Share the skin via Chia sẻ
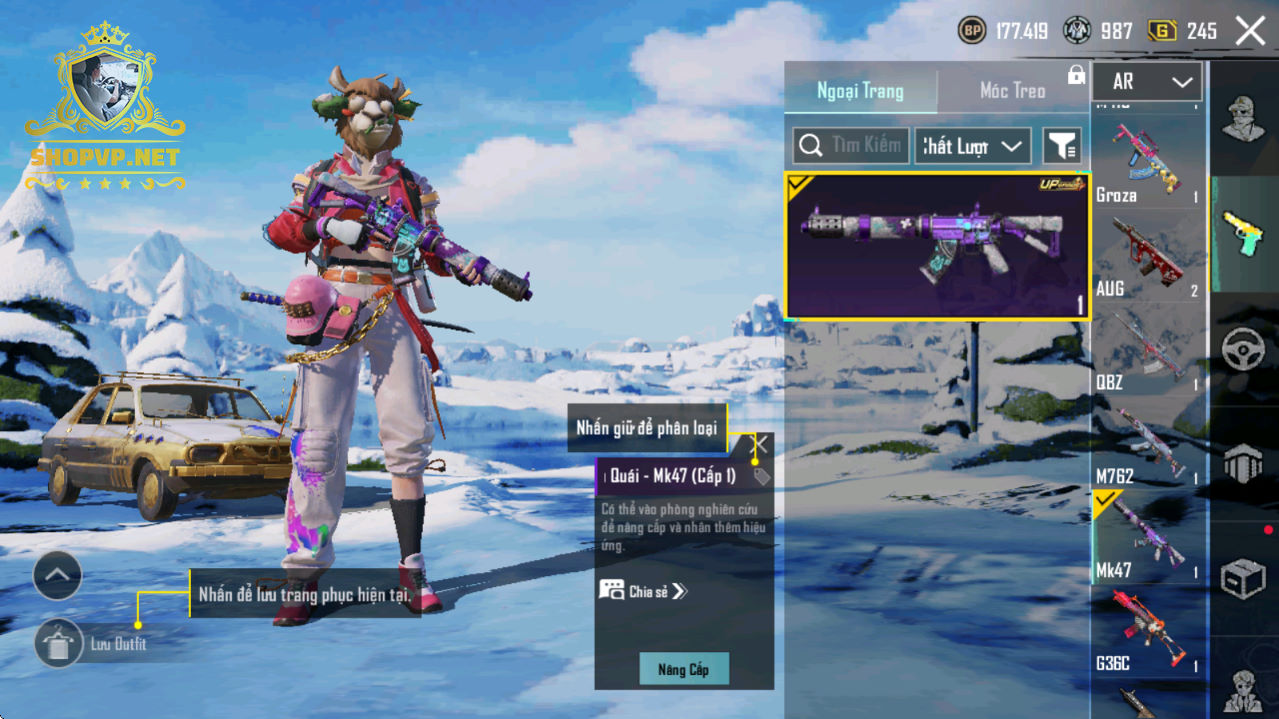This screenshot has height=719, width=1279. coord(644,591)
